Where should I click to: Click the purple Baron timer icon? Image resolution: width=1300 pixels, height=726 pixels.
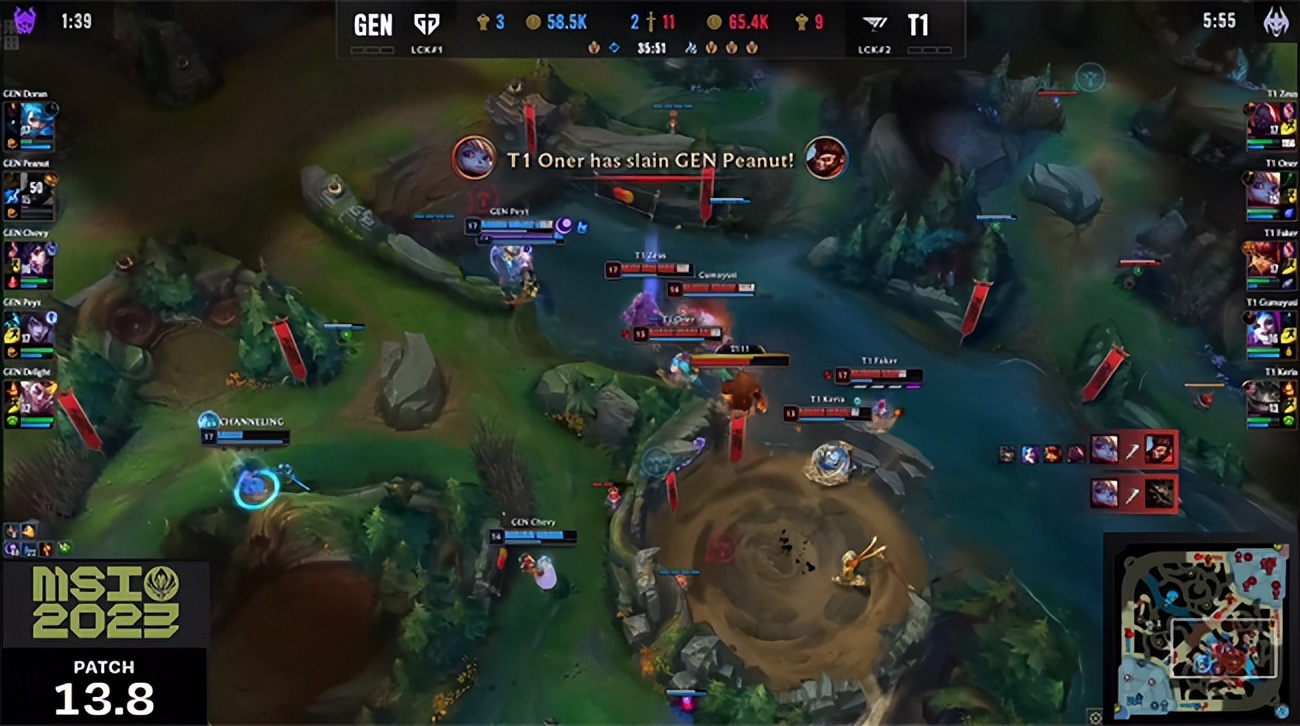click(x=24, y=20)
